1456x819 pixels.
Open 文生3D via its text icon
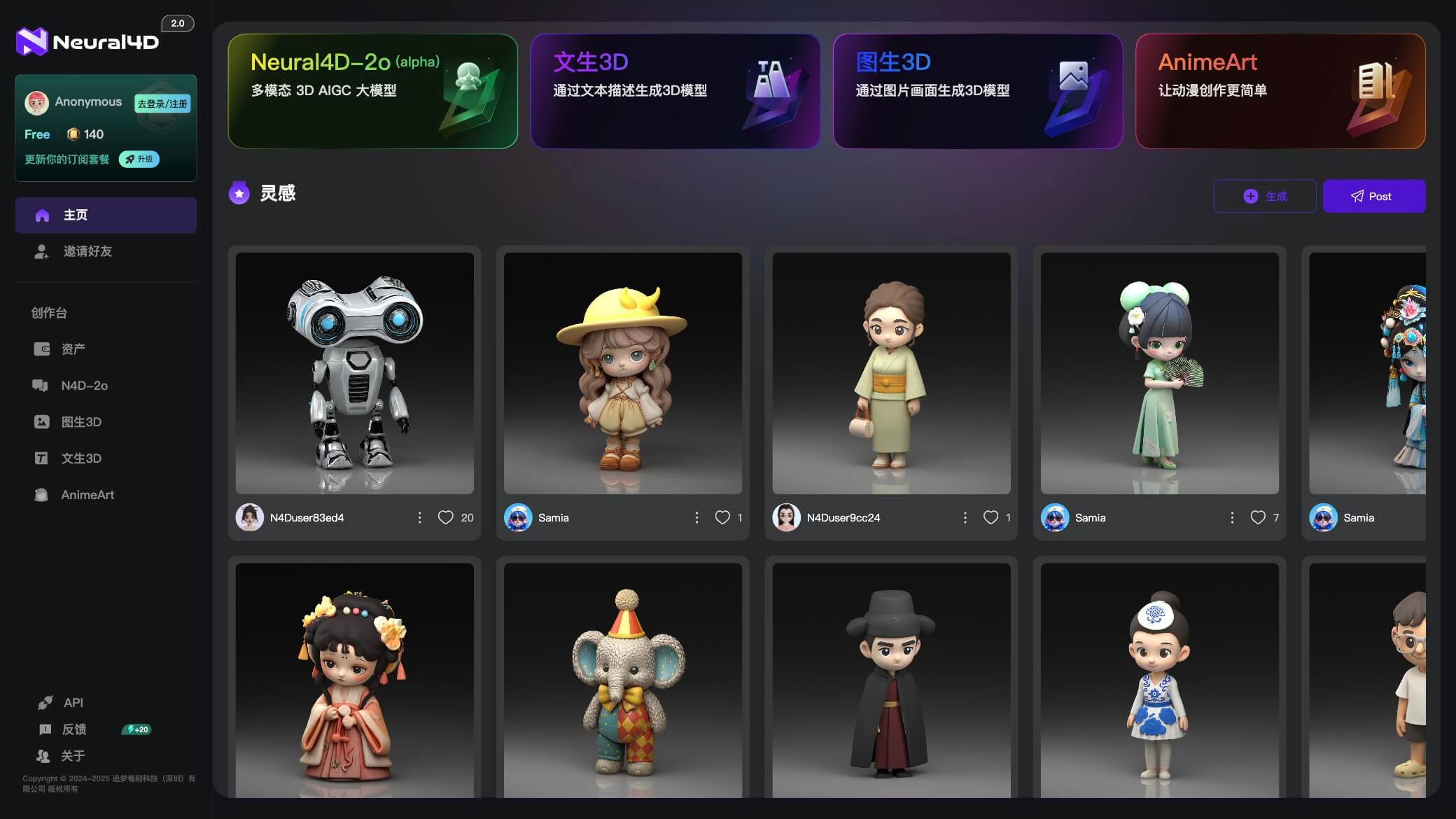coord(42,458)
